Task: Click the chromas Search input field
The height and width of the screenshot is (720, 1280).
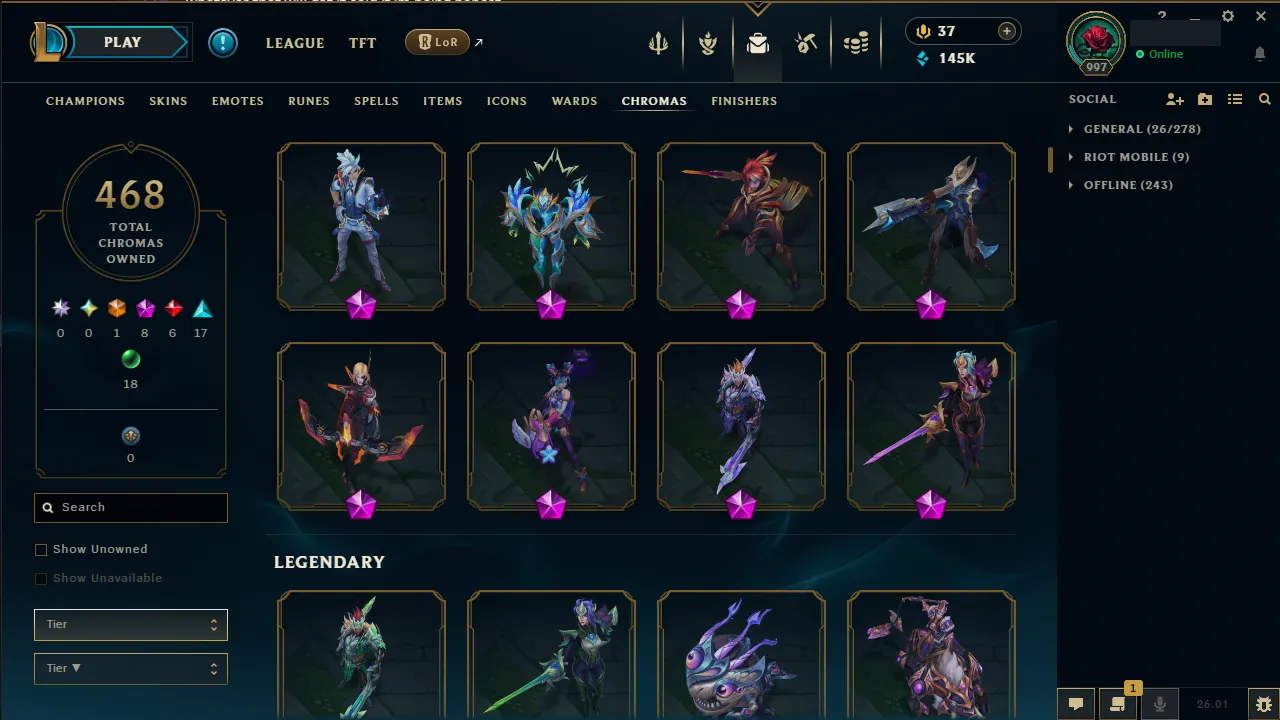Action: (130, 507)
